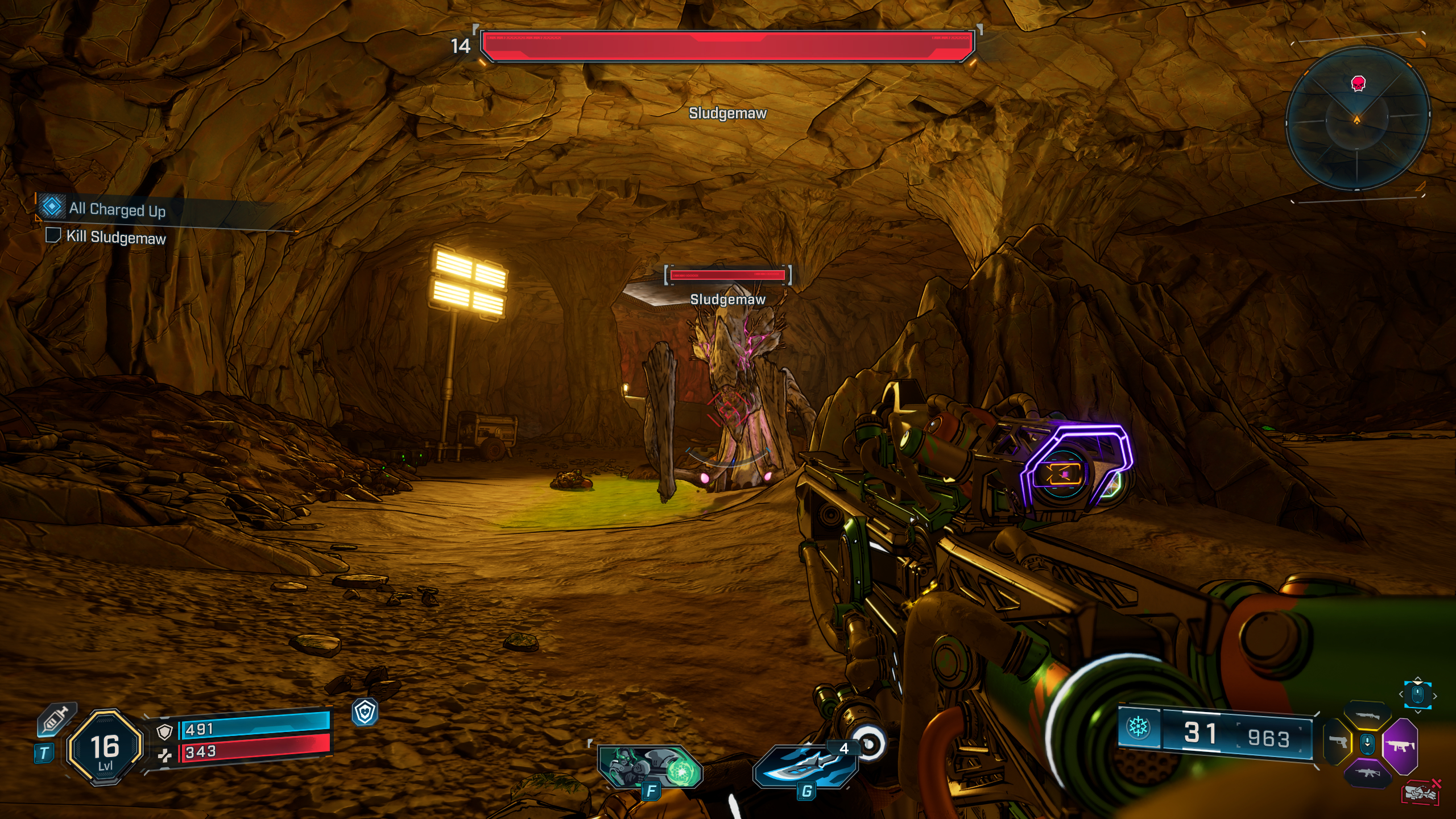Image resolution: width=1456 pixels, height=819 pixels.
Task: Activate the green orb action skill
Action: [x=650, y=767]
